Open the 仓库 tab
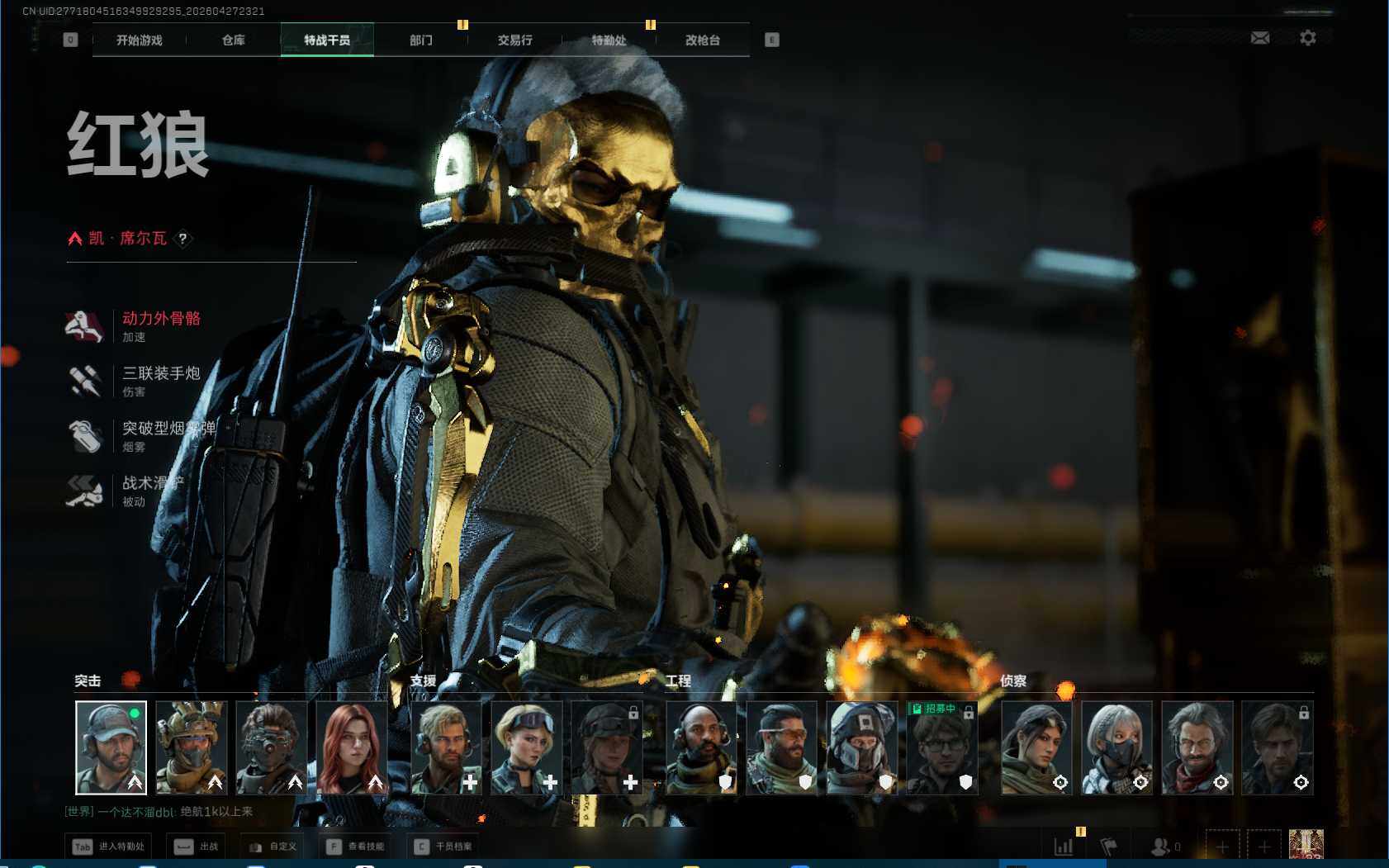The image size is (1389, 868). [x=233, y=40]
